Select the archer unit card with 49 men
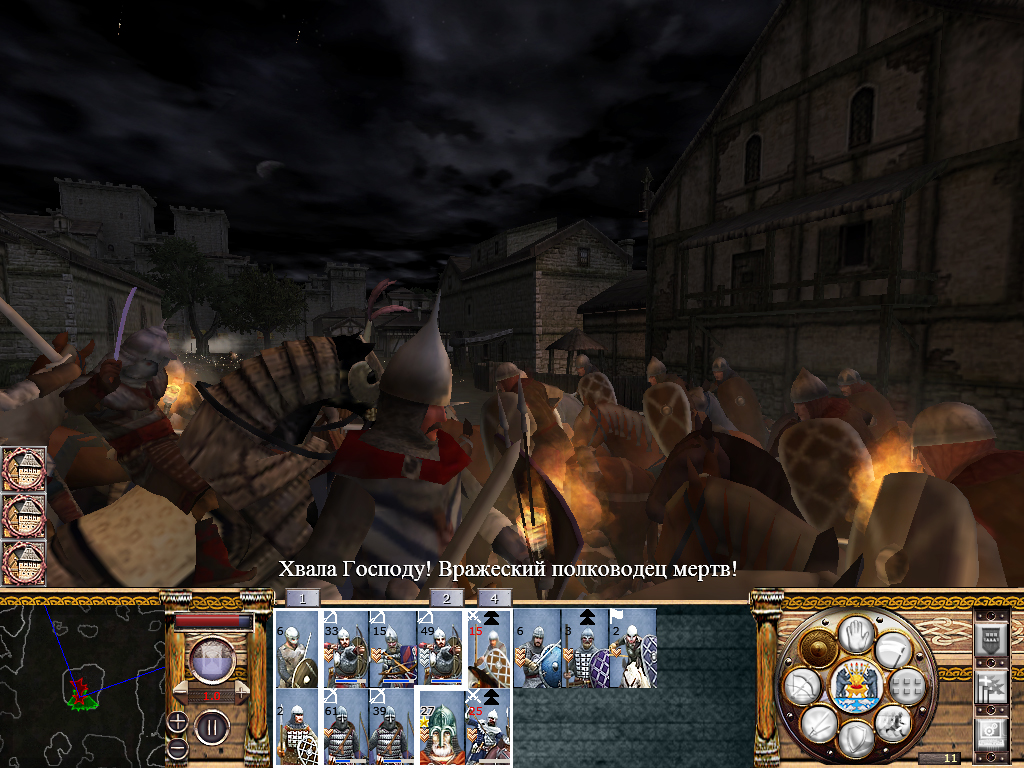The height and width of the screenshot is (768, 1024). [x=441, y=648]
